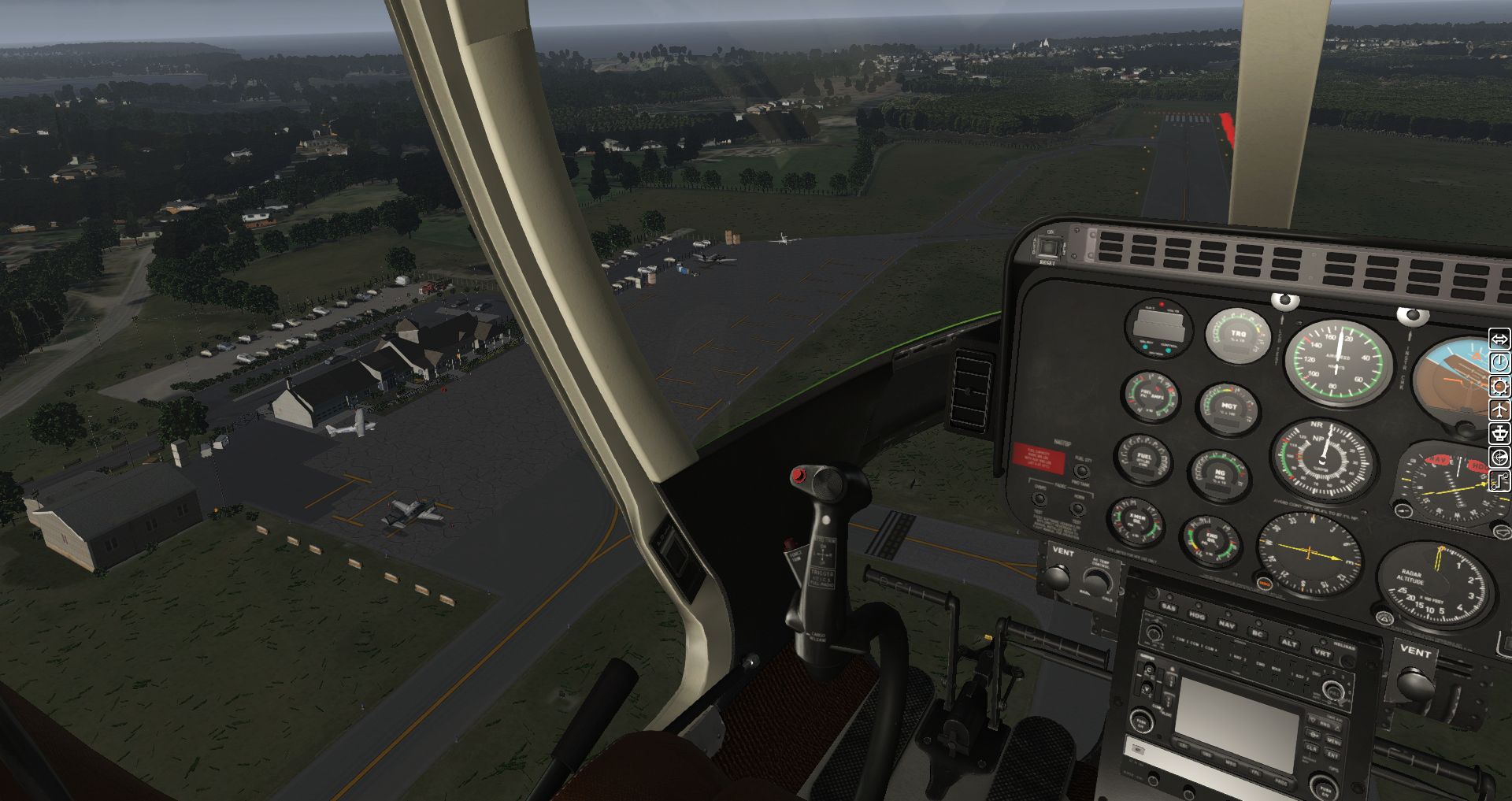Click the double-arrow icon in the side toolbar
1512x801 pixels.
point(1499,339)
